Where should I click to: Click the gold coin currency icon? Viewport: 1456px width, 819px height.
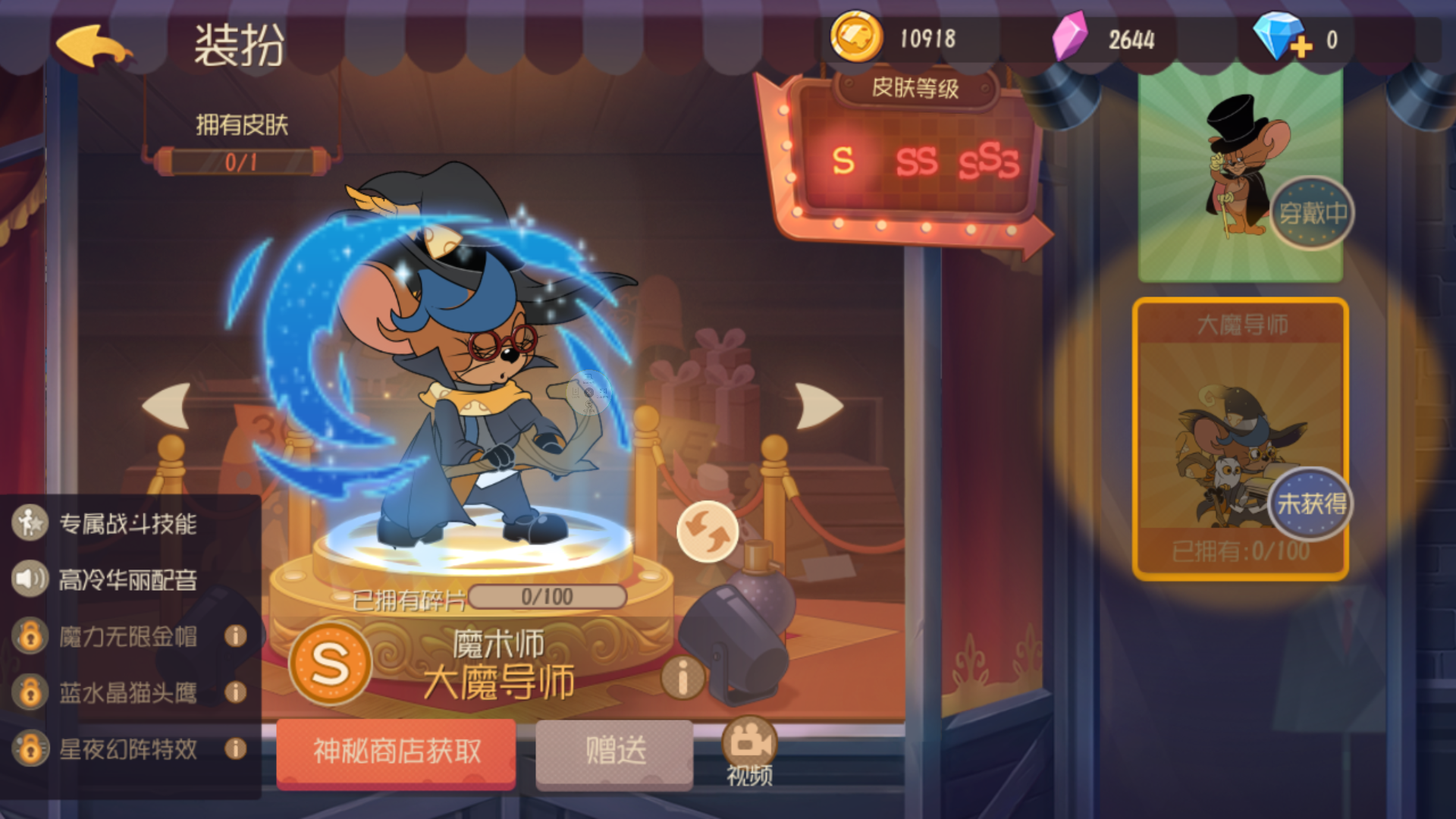tap(858, 36)
